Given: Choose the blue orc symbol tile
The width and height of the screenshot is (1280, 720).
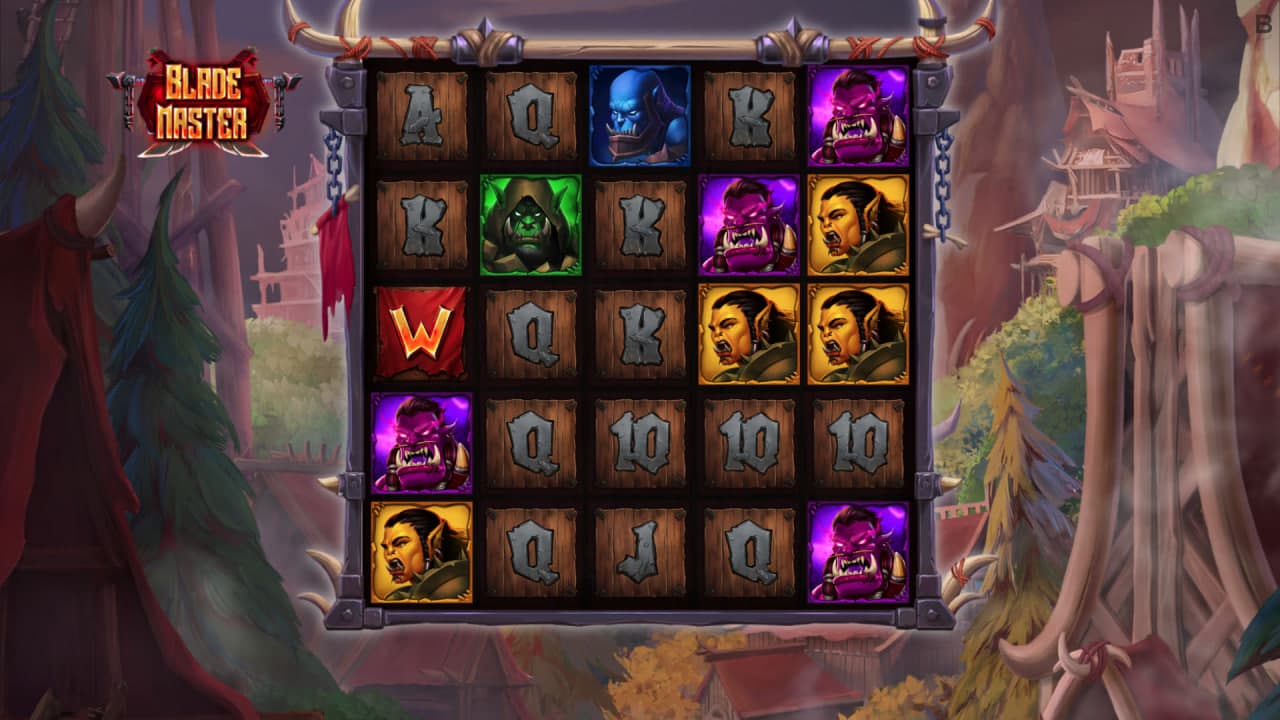Looking at the screenshot, I should (x=640, y=116).
